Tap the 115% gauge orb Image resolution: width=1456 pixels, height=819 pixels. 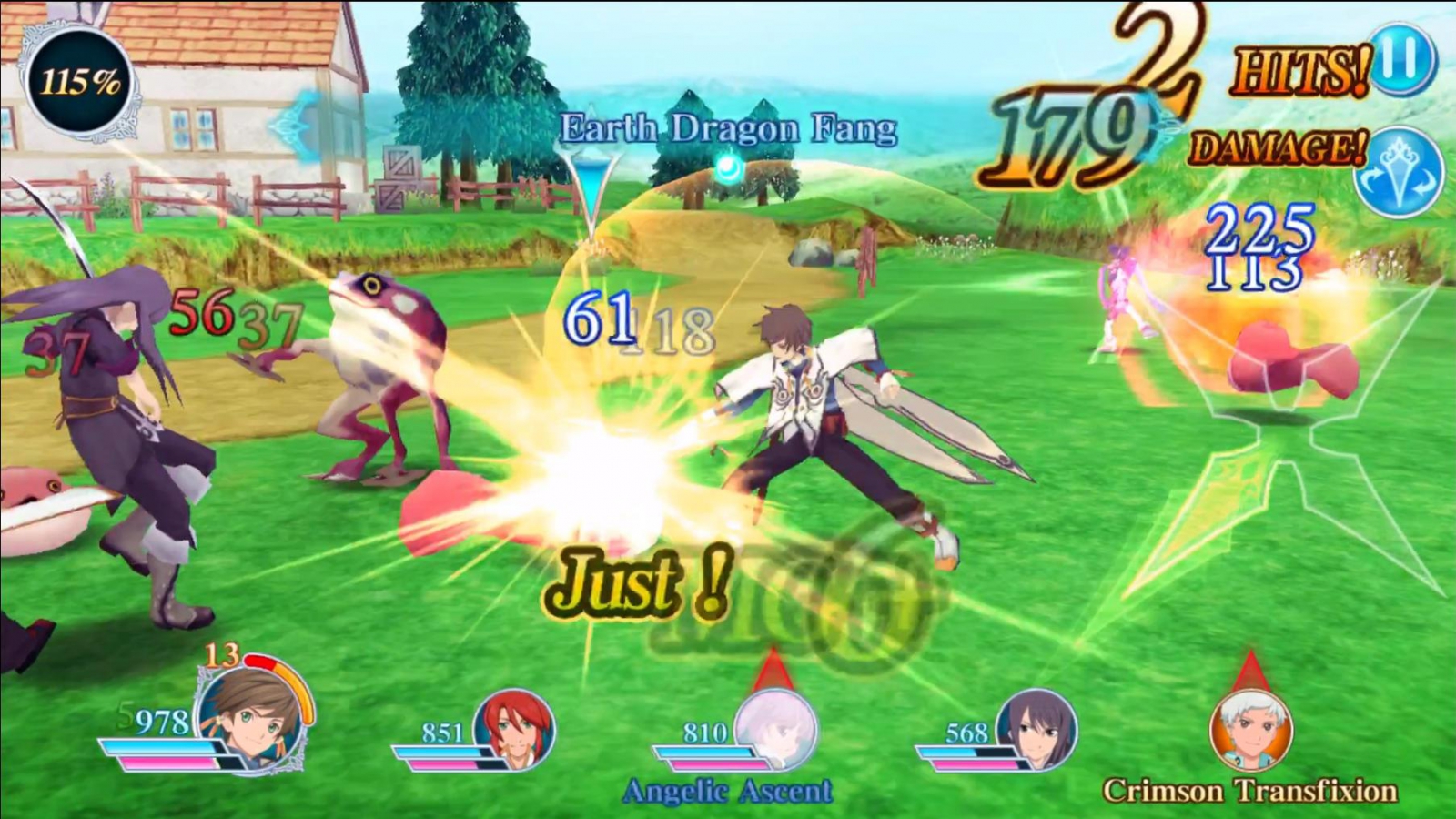coord(79,84)
